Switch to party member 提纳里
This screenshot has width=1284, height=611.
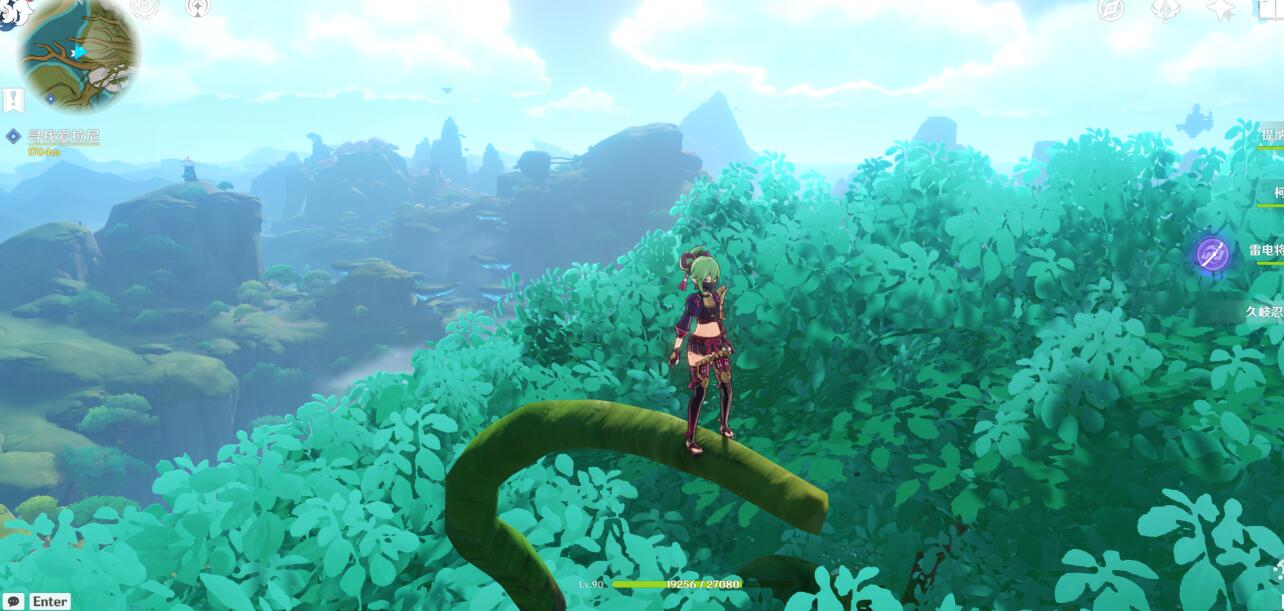(x=1271, y=135)
